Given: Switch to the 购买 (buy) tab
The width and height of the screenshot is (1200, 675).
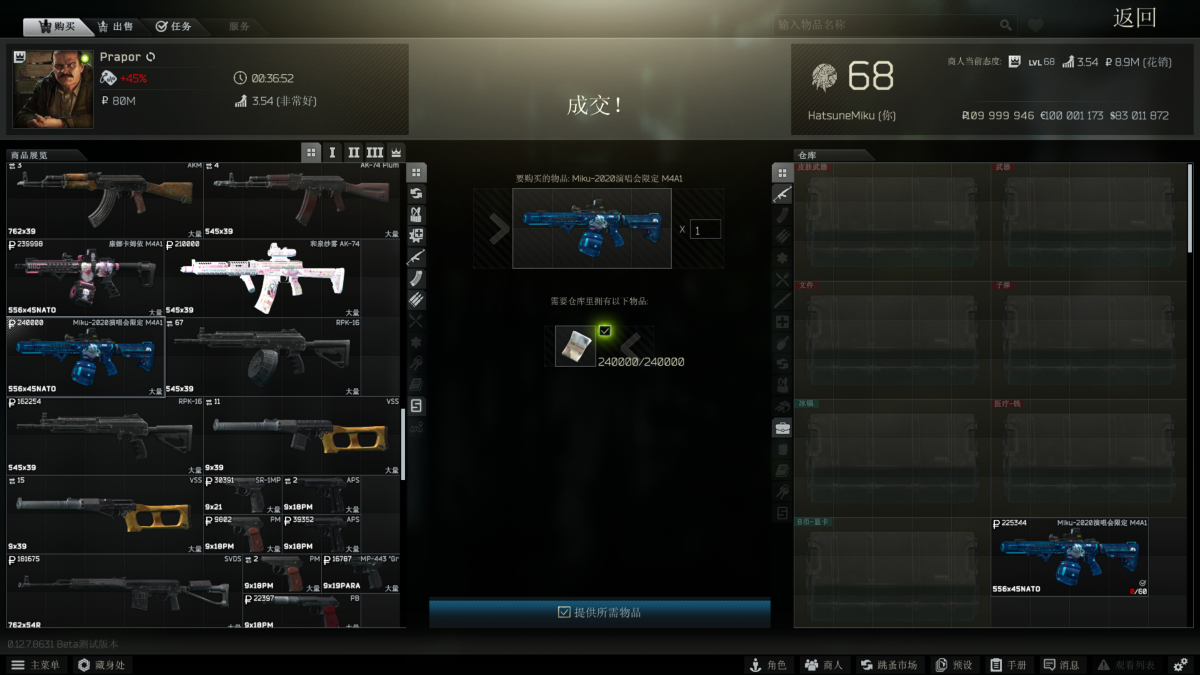Looking at the screenshot, I should coord(57,26).
